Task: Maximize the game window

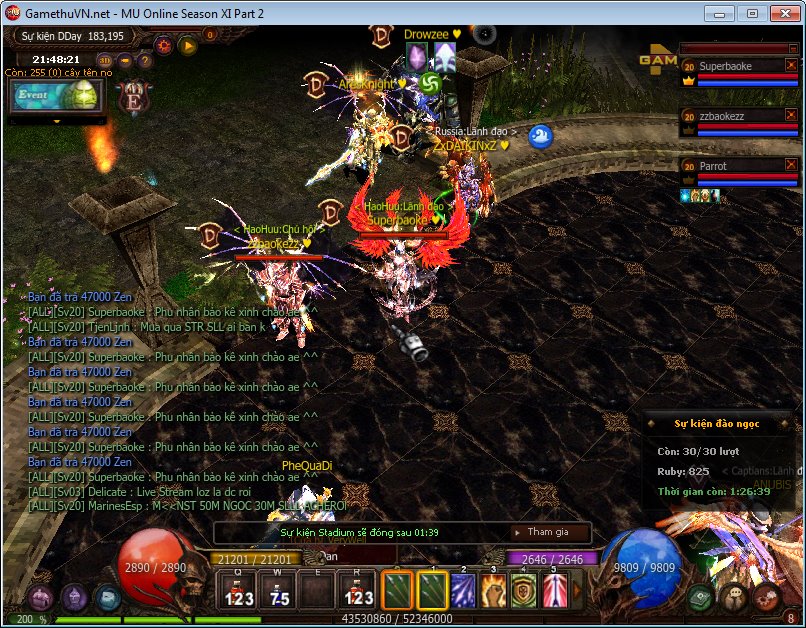Action: pyautogui.click(x=752, y=13)
